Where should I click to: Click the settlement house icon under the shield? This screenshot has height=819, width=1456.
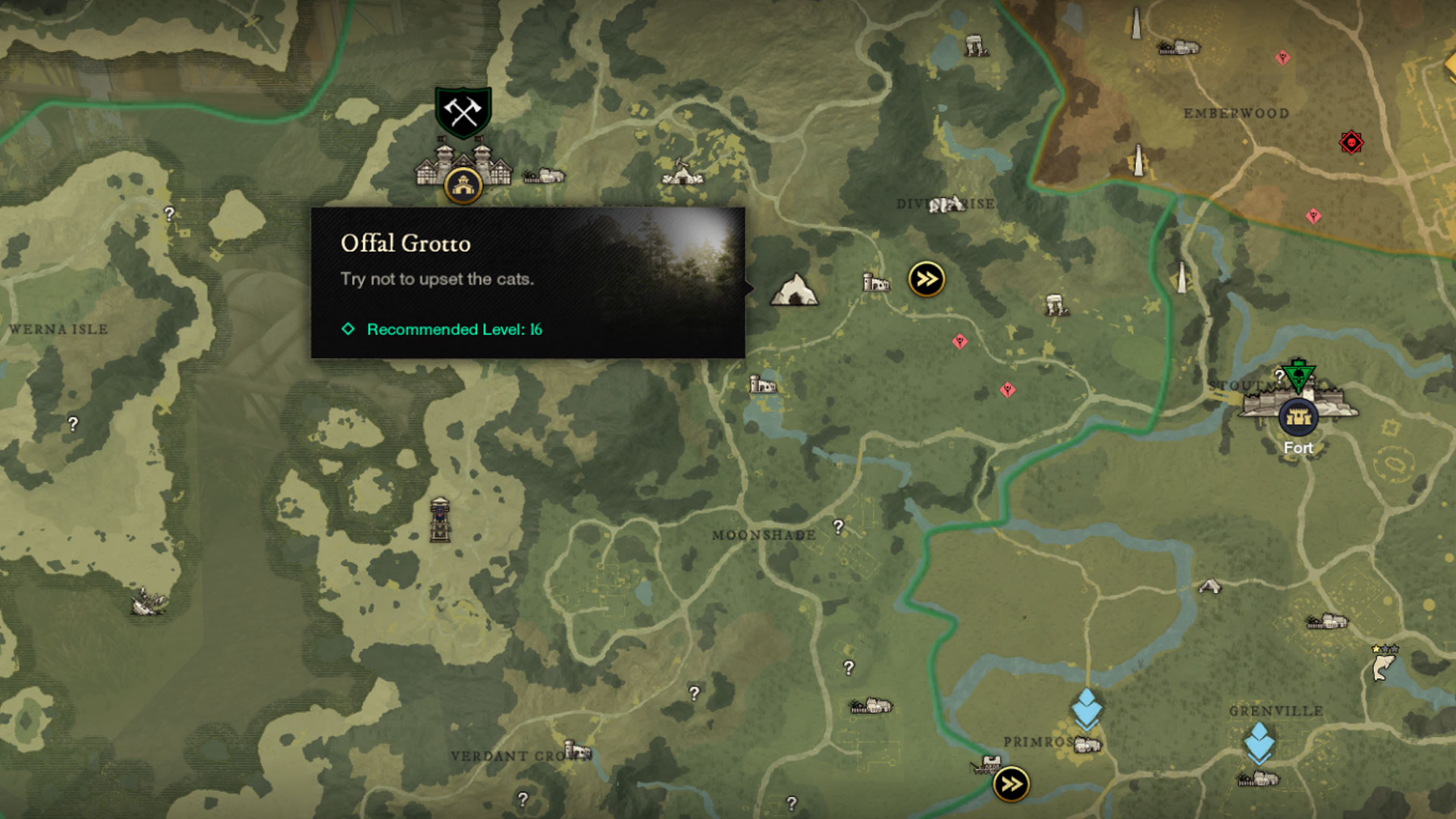463,184
